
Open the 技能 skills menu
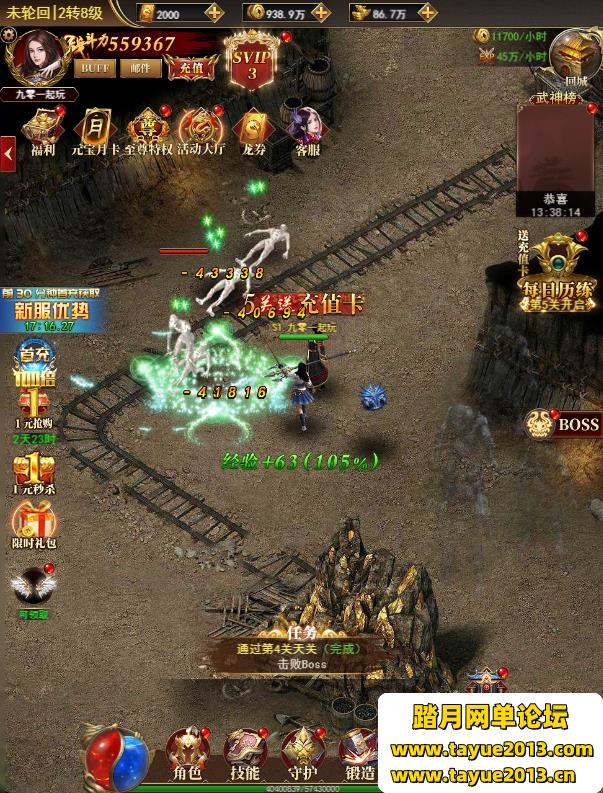click(x=245, y=755)
